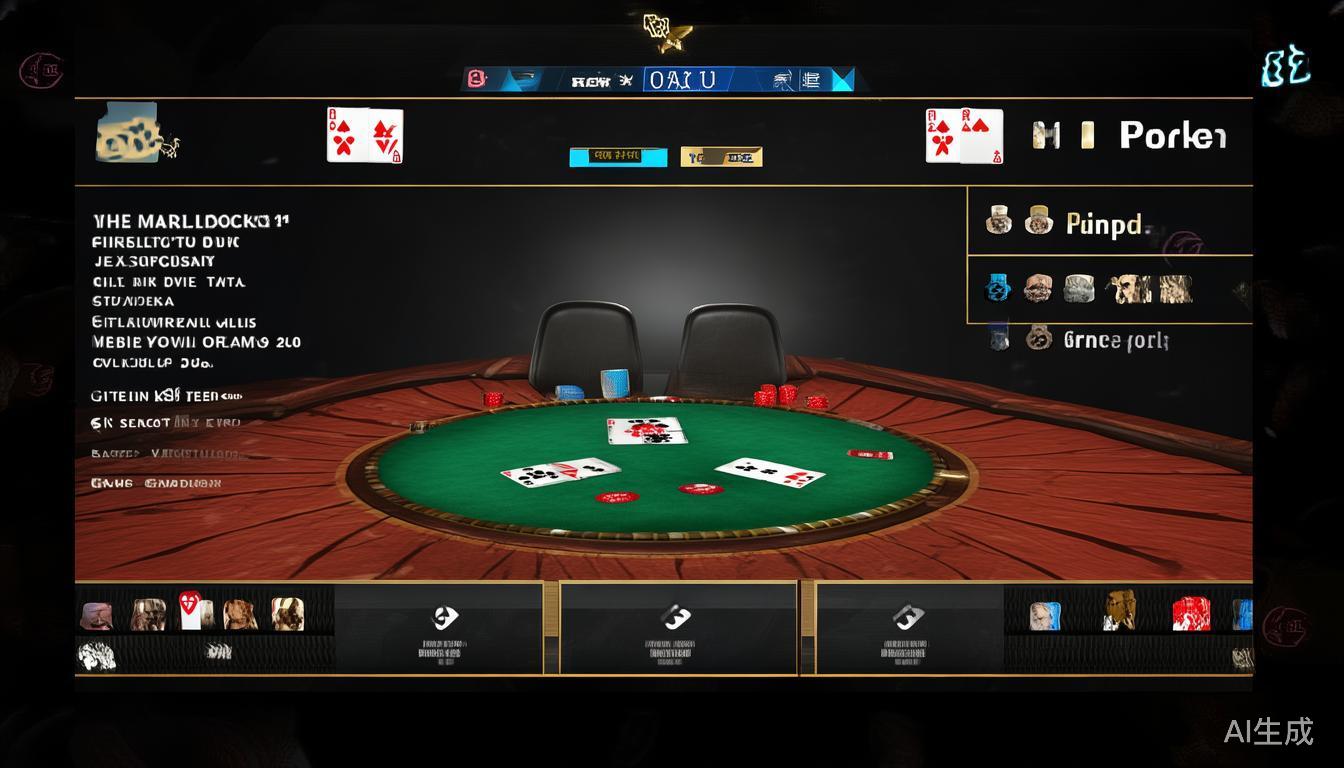Image resolution: width=1344 pixels, height=768 pixels.
Task: Click the gold button beside the cyan one
Action: coord(721,156)
